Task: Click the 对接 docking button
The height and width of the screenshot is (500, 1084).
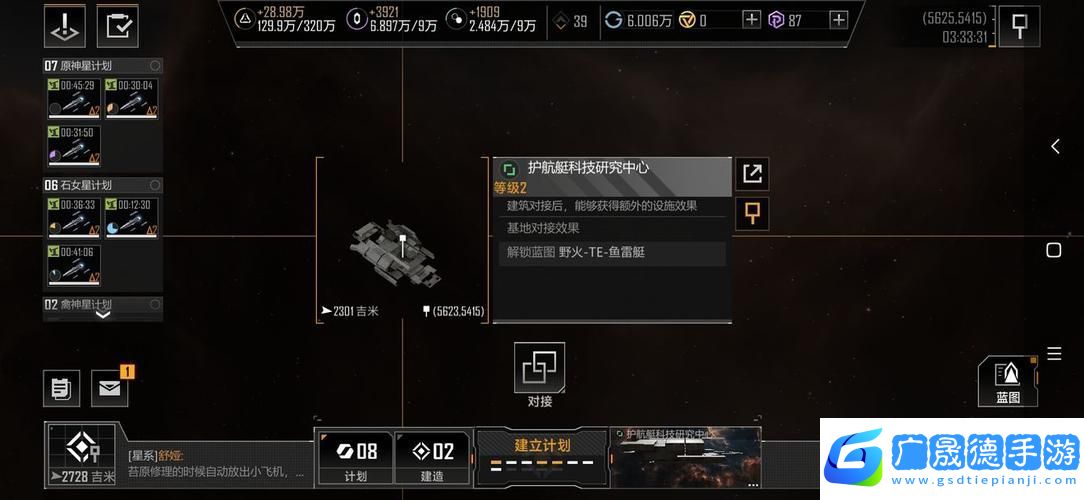Action: tap(540, 368)
